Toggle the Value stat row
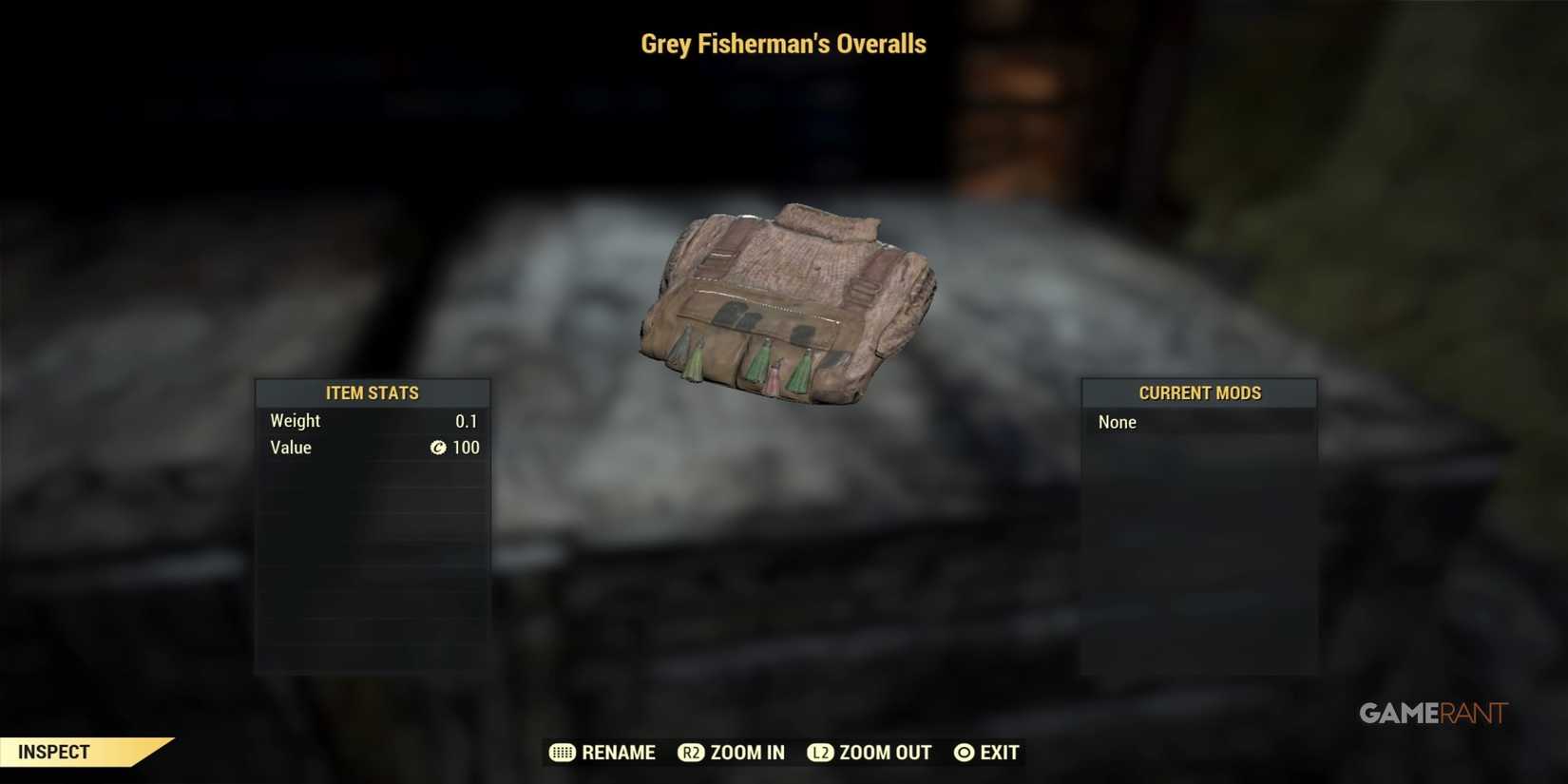Screen dimensions: 1568x784 pyautogui.click(x=371, y=448)
